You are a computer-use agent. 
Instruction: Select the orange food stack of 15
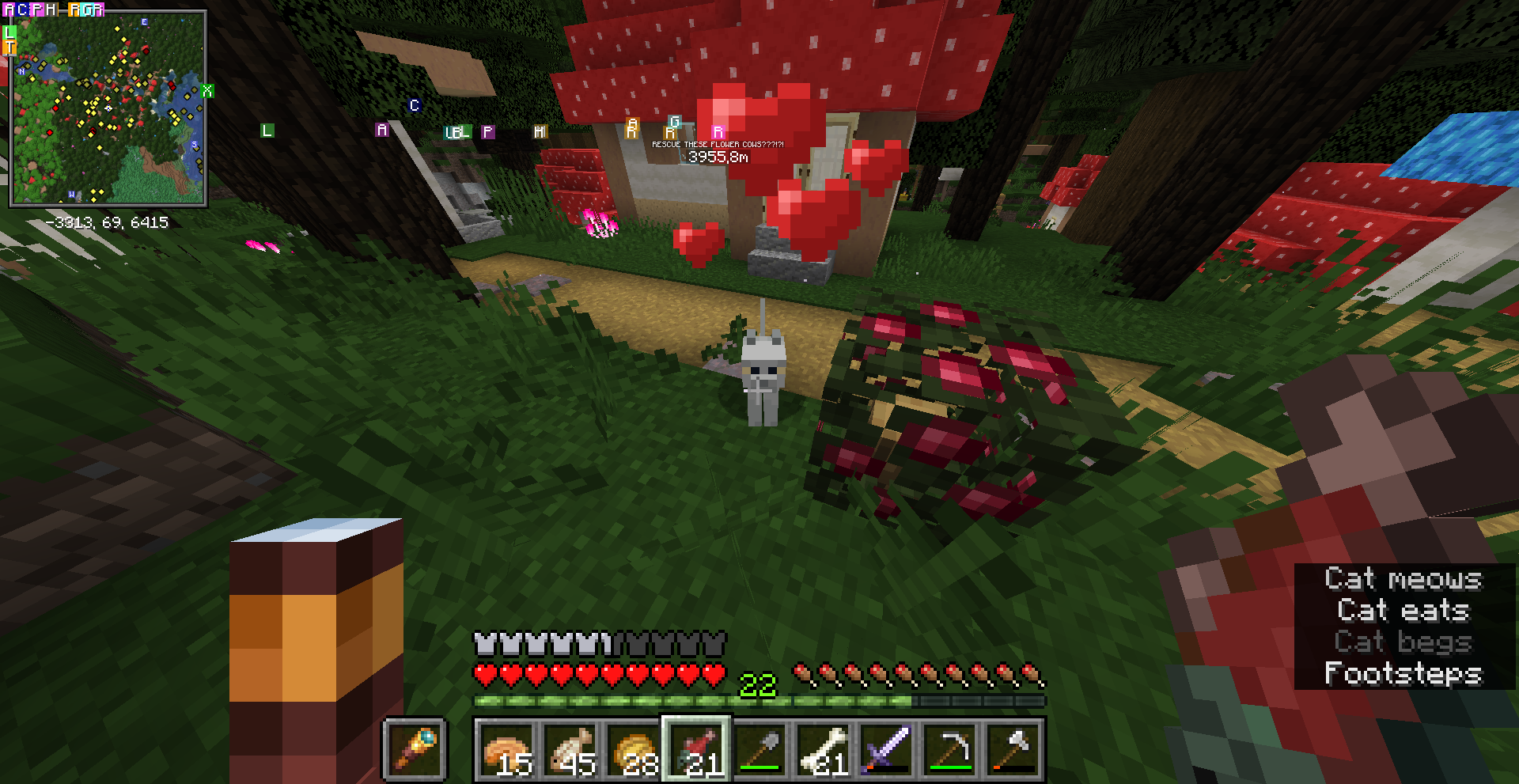[507, 749]
